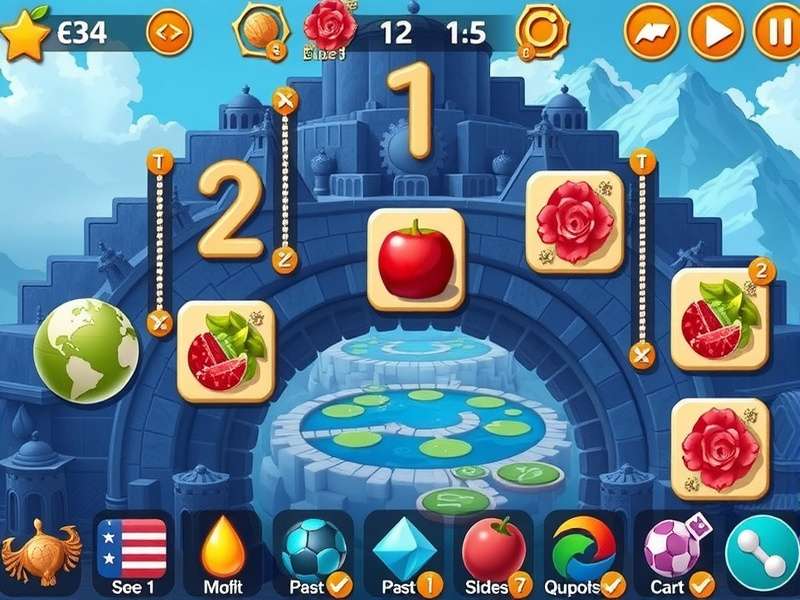Click the gold star icon
The height and width of the screenshot is (600, 800).
coord(24,33)
